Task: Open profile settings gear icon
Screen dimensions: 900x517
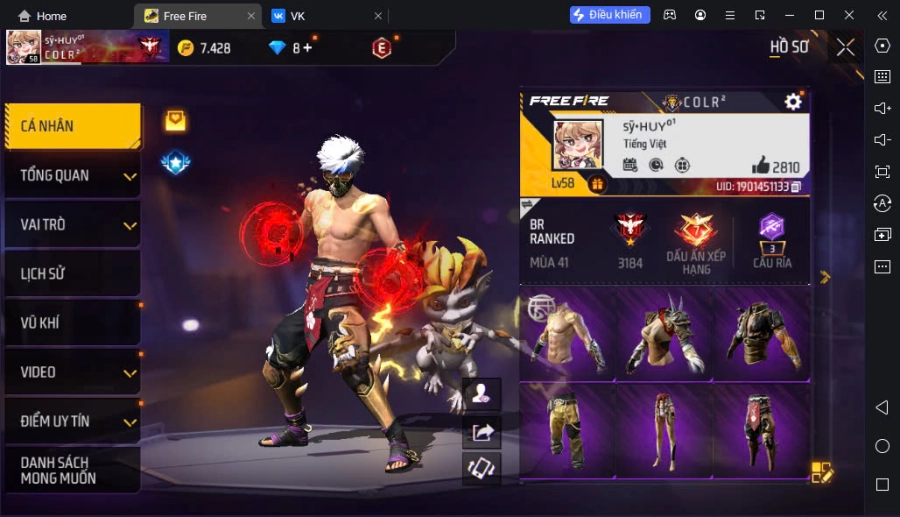Action: pos(793,101)
